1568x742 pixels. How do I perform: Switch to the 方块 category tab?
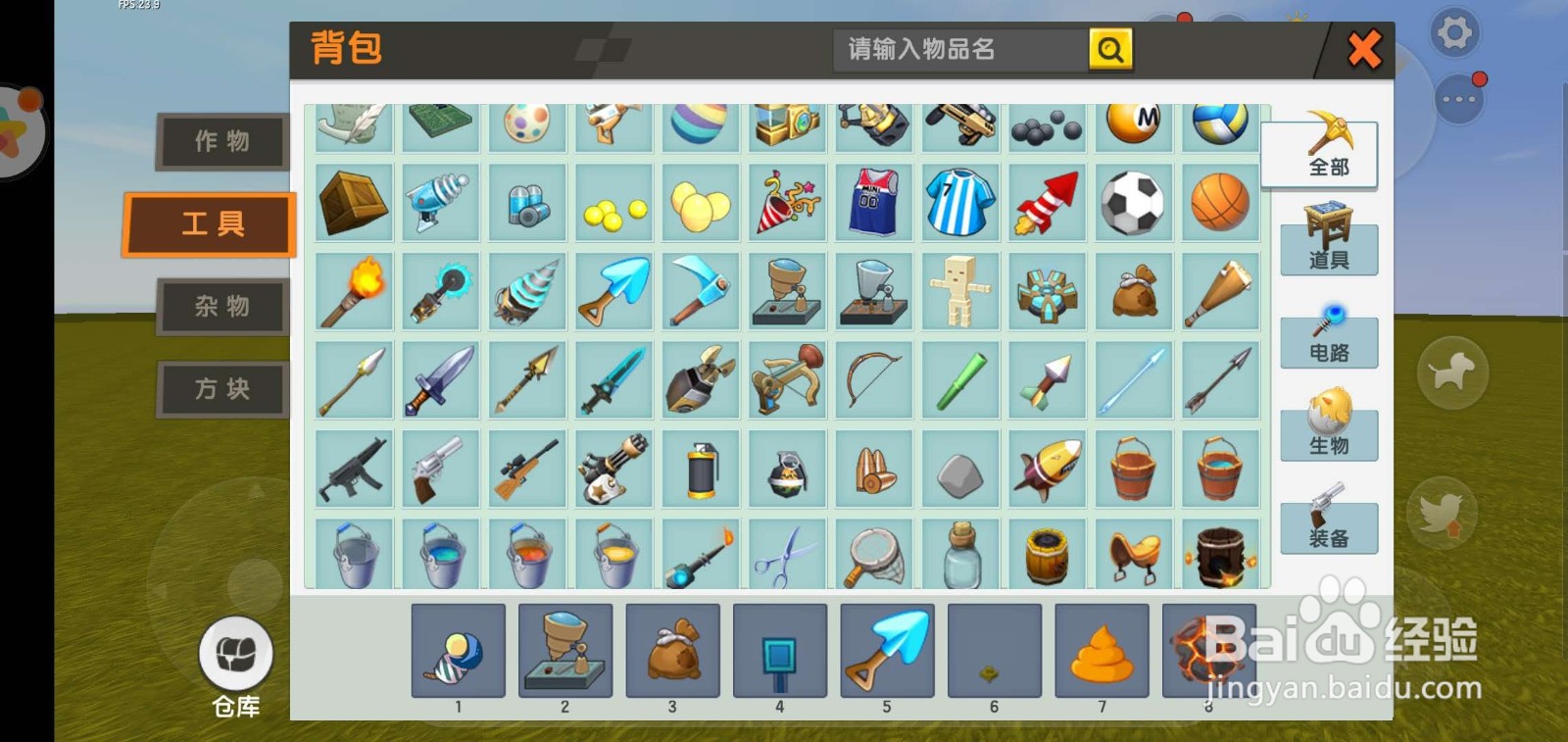tap(220, 388)
